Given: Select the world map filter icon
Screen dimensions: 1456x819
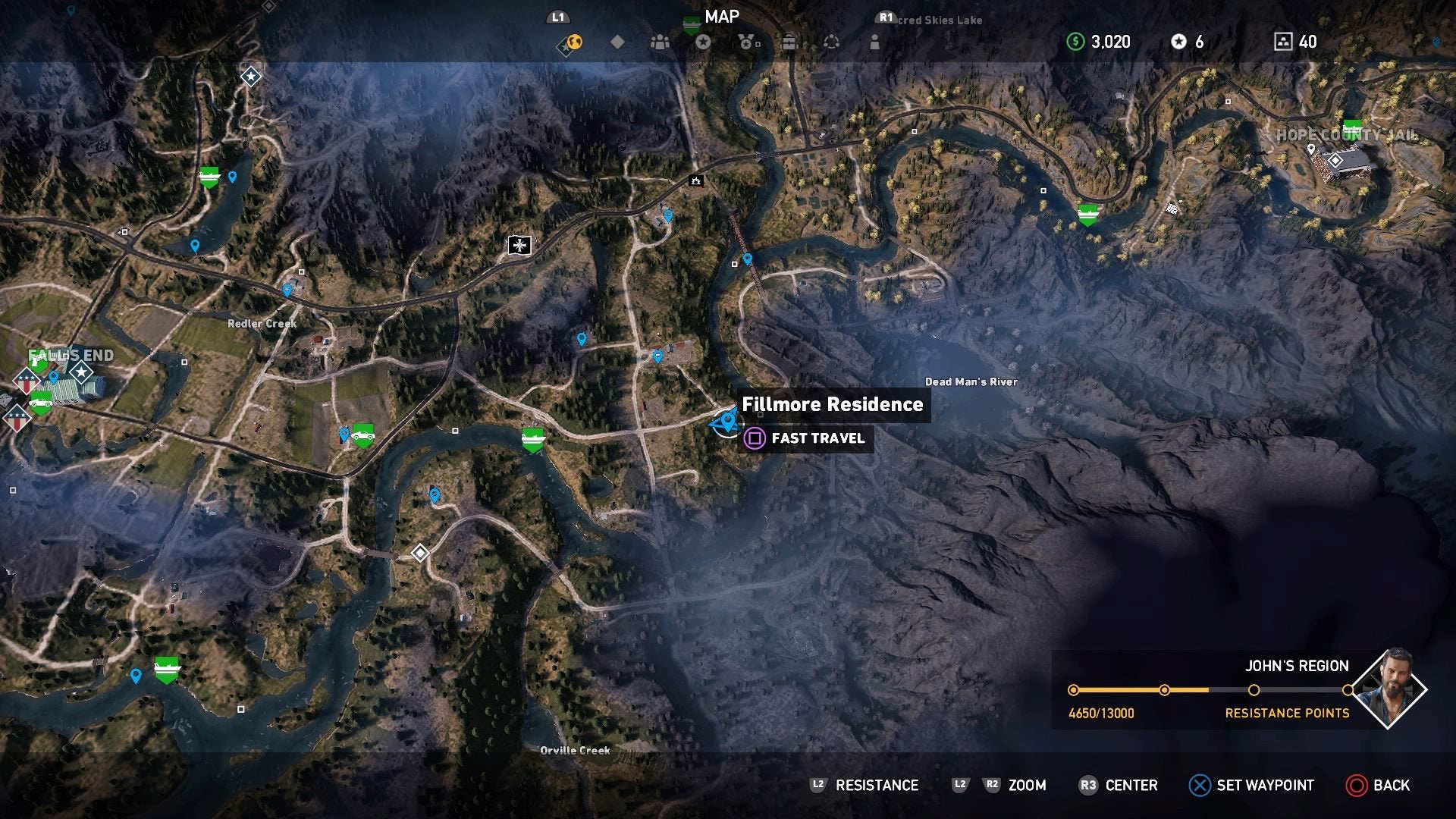Looking at the screenshot, I should coord(574,43).
